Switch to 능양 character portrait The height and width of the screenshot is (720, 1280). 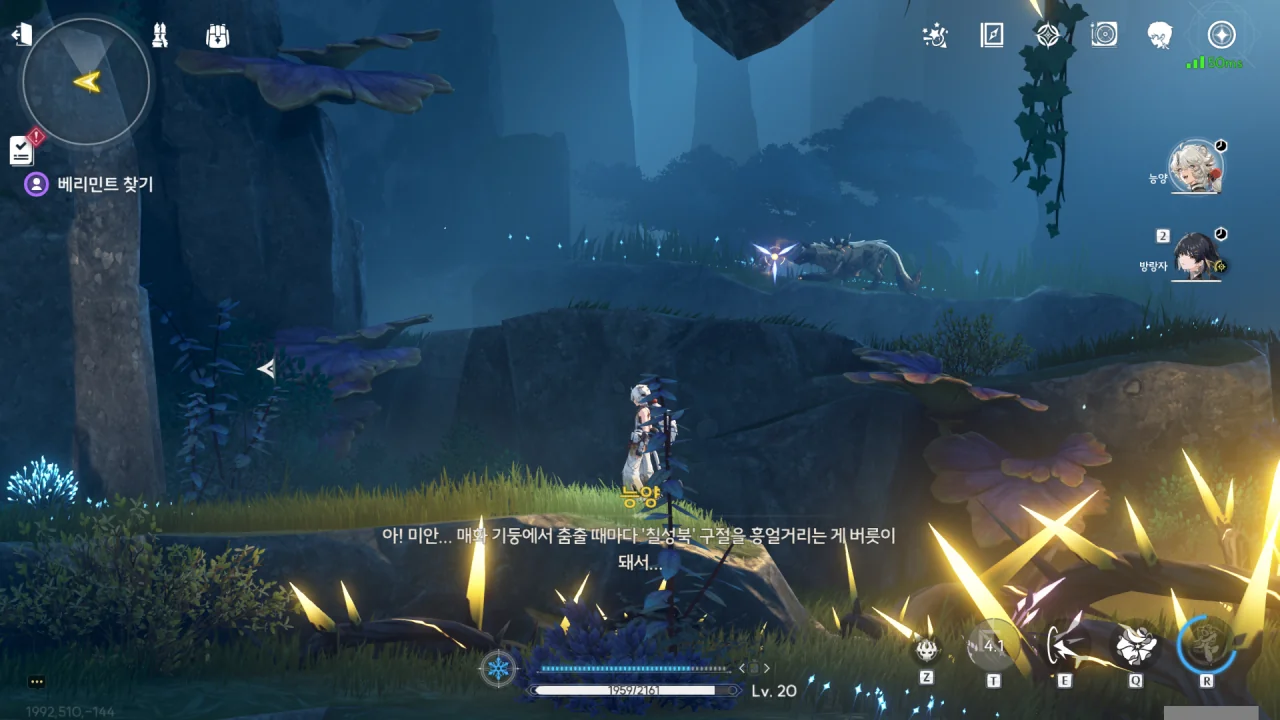click(1196, 168)
